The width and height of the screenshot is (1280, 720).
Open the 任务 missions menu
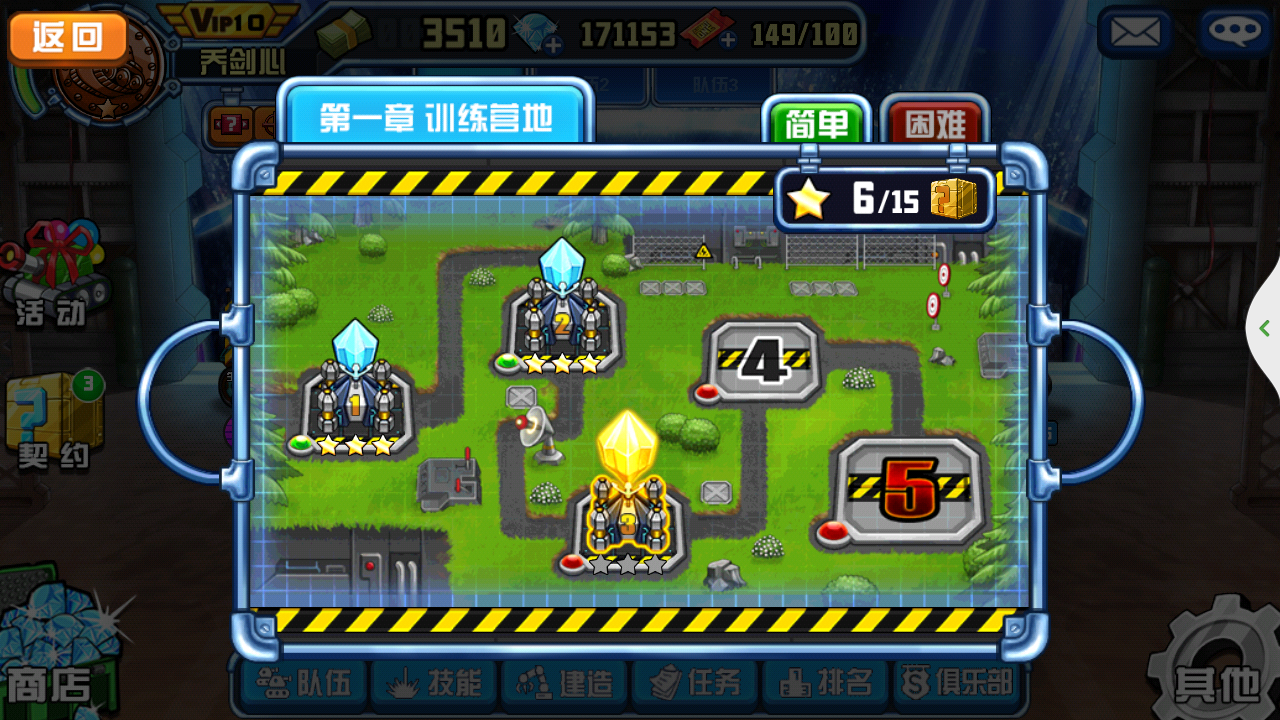[697, 684]
